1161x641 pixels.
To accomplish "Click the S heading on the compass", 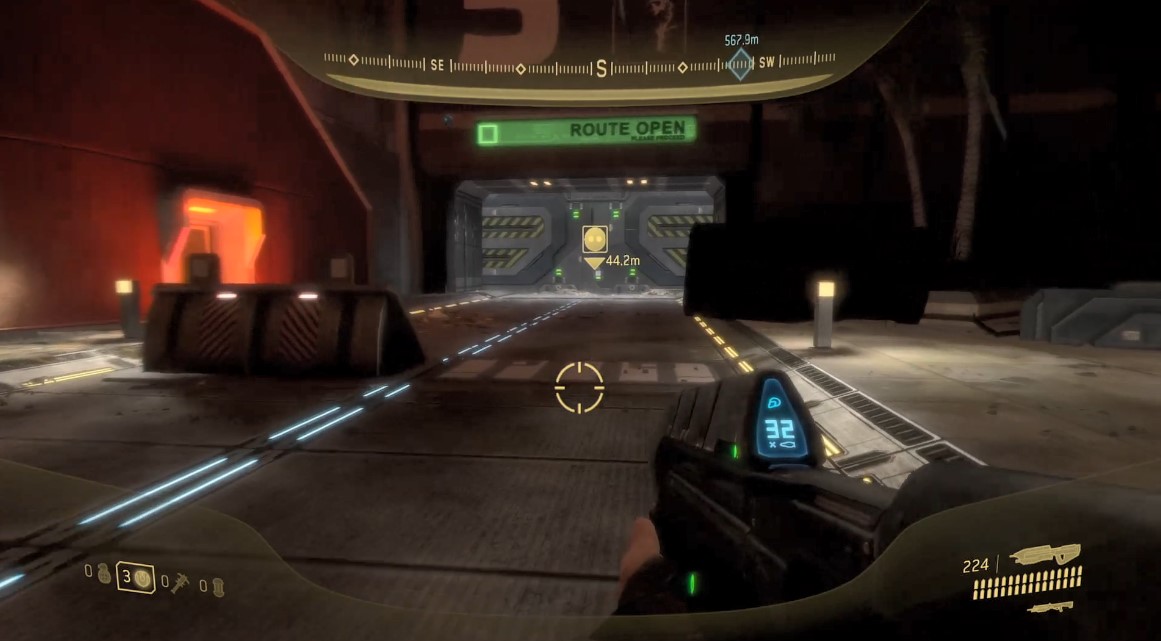I will coord(601,69).
